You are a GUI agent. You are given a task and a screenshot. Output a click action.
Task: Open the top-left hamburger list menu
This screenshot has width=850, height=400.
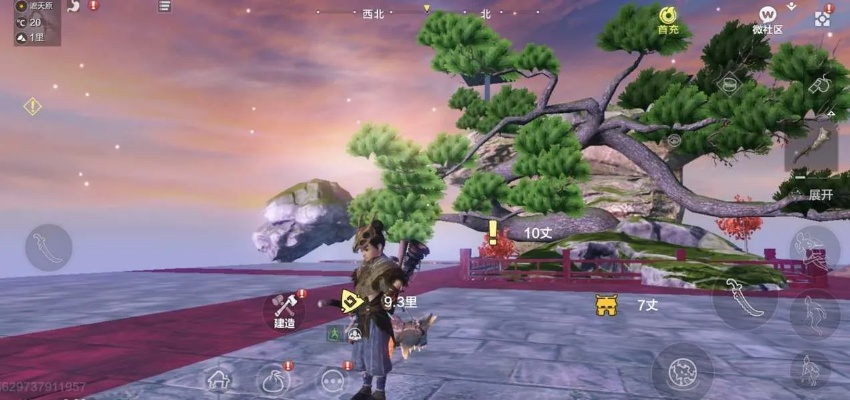coord(164,7)
